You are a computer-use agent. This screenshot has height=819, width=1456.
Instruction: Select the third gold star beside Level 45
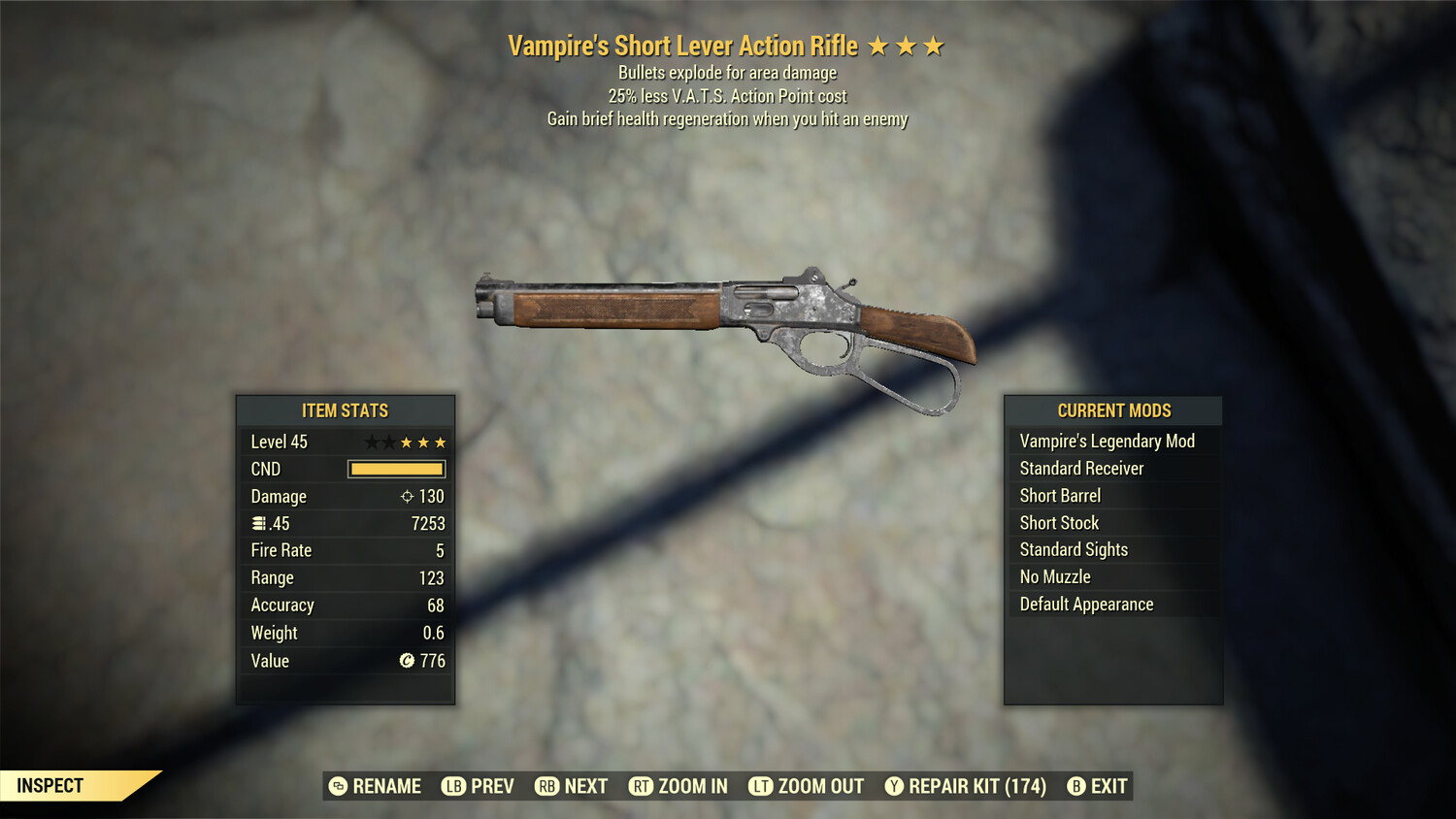(x=442, y=442)
